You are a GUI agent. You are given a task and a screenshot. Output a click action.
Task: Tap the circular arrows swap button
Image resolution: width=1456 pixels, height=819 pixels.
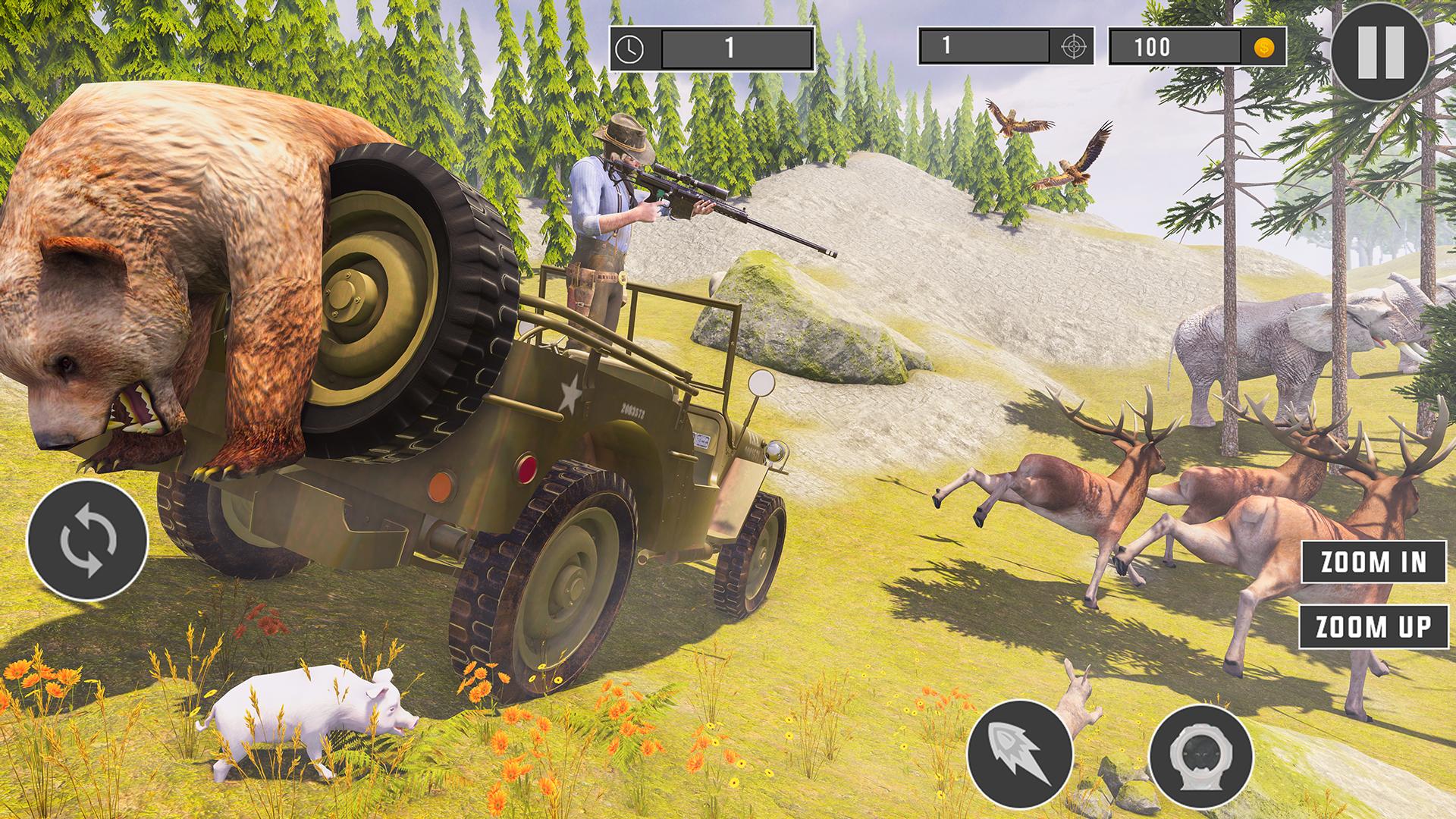point(87,541)
